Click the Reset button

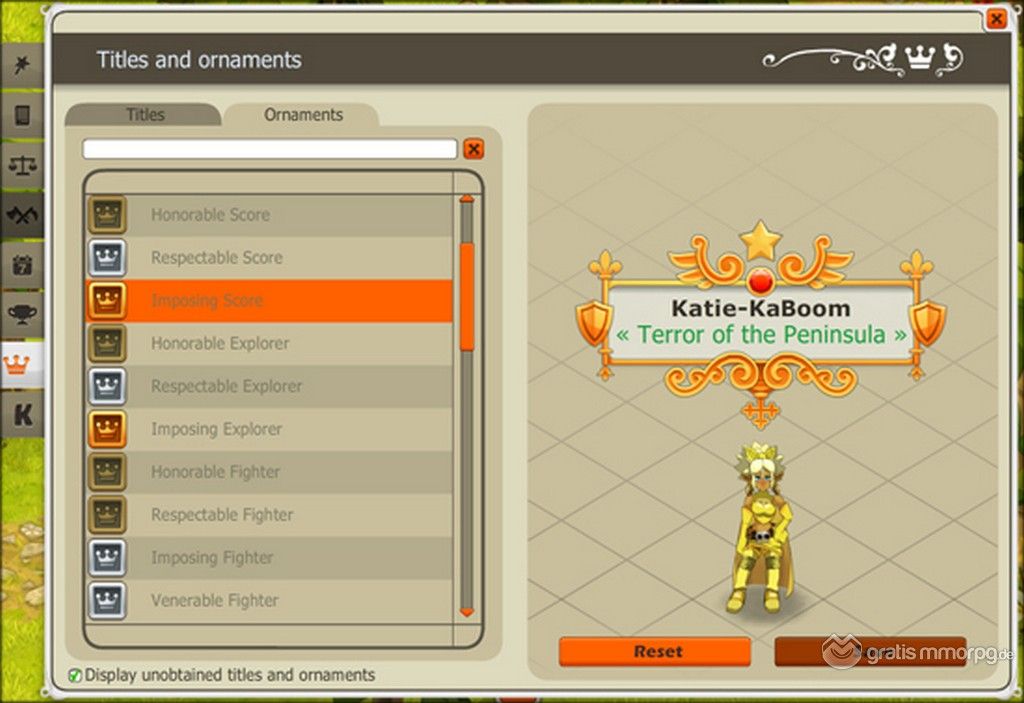tap(654, 652)
